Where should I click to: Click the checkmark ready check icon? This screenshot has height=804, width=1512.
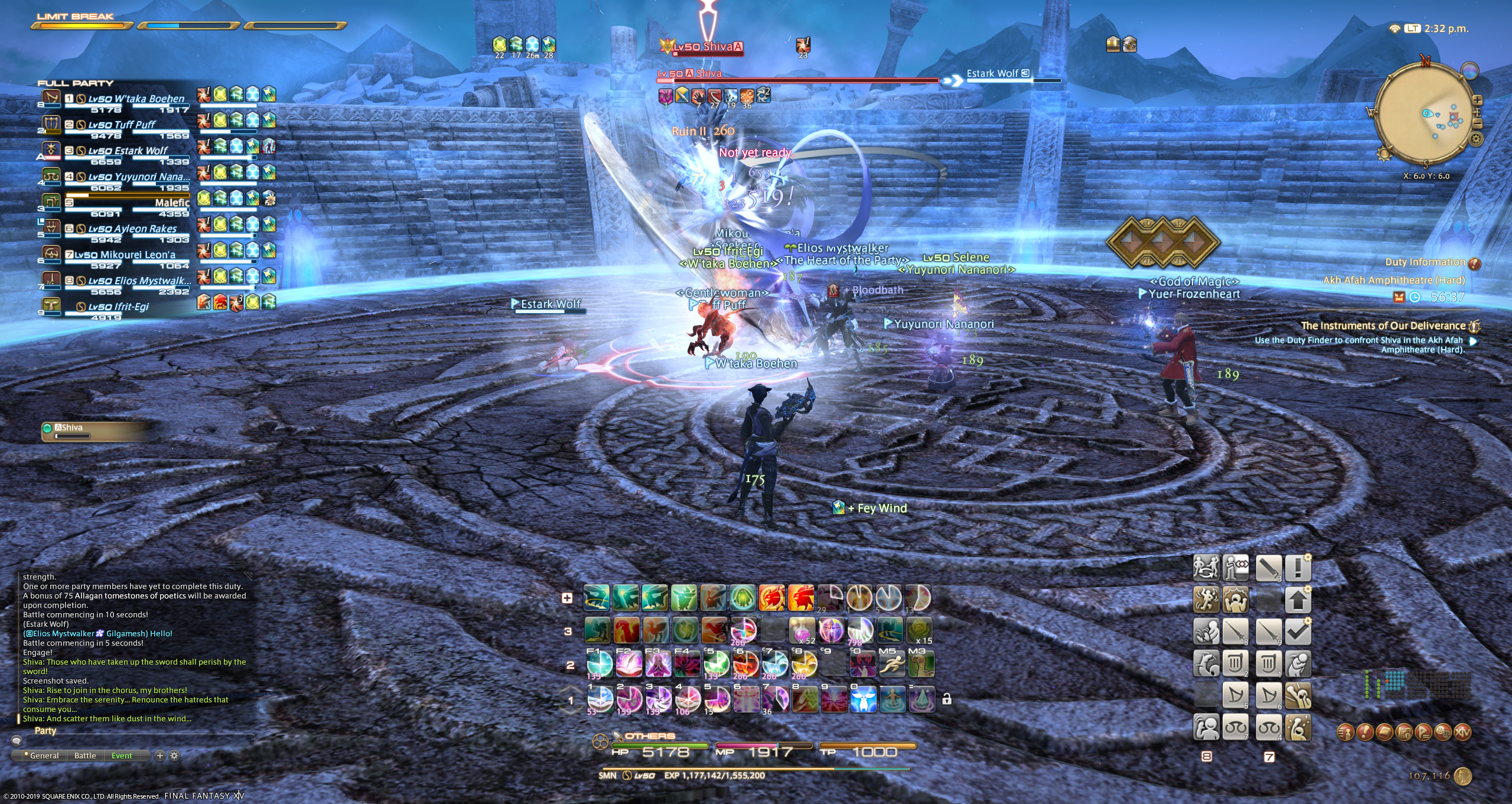(x=1298, y=632)
